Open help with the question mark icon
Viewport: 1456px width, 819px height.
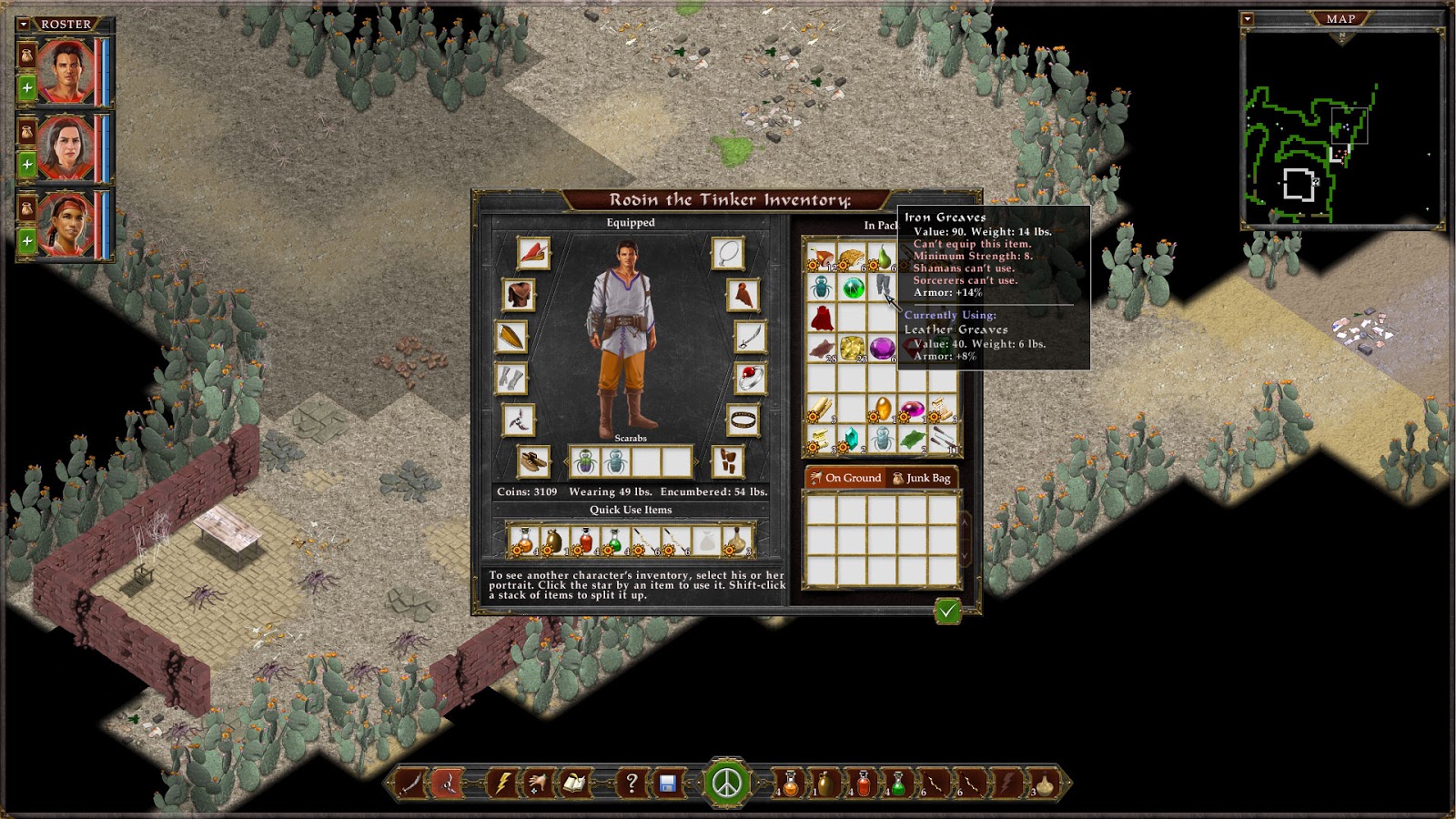(x=631, y=783)
